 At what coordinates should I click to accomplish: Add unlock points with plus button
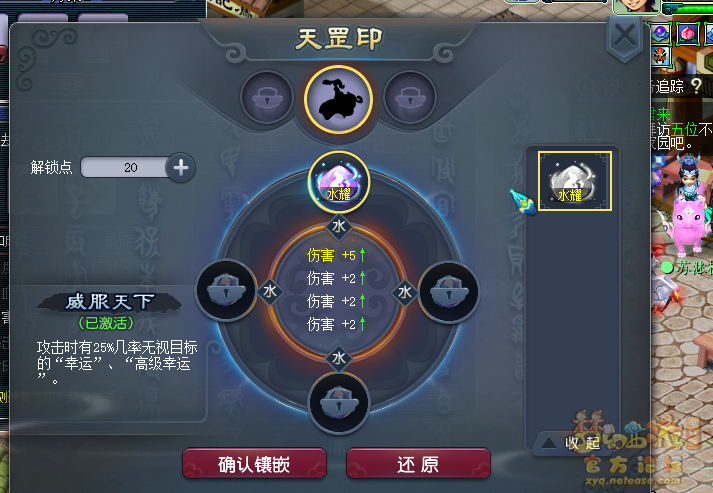point(181,167)
